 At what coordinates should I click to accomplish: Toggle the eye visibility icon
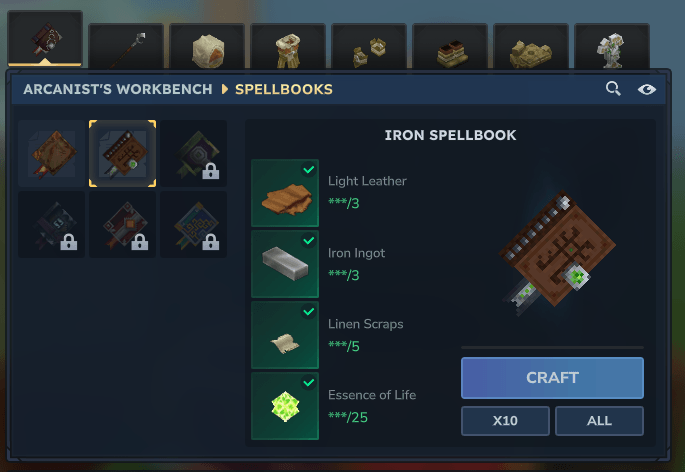[647, 89]
